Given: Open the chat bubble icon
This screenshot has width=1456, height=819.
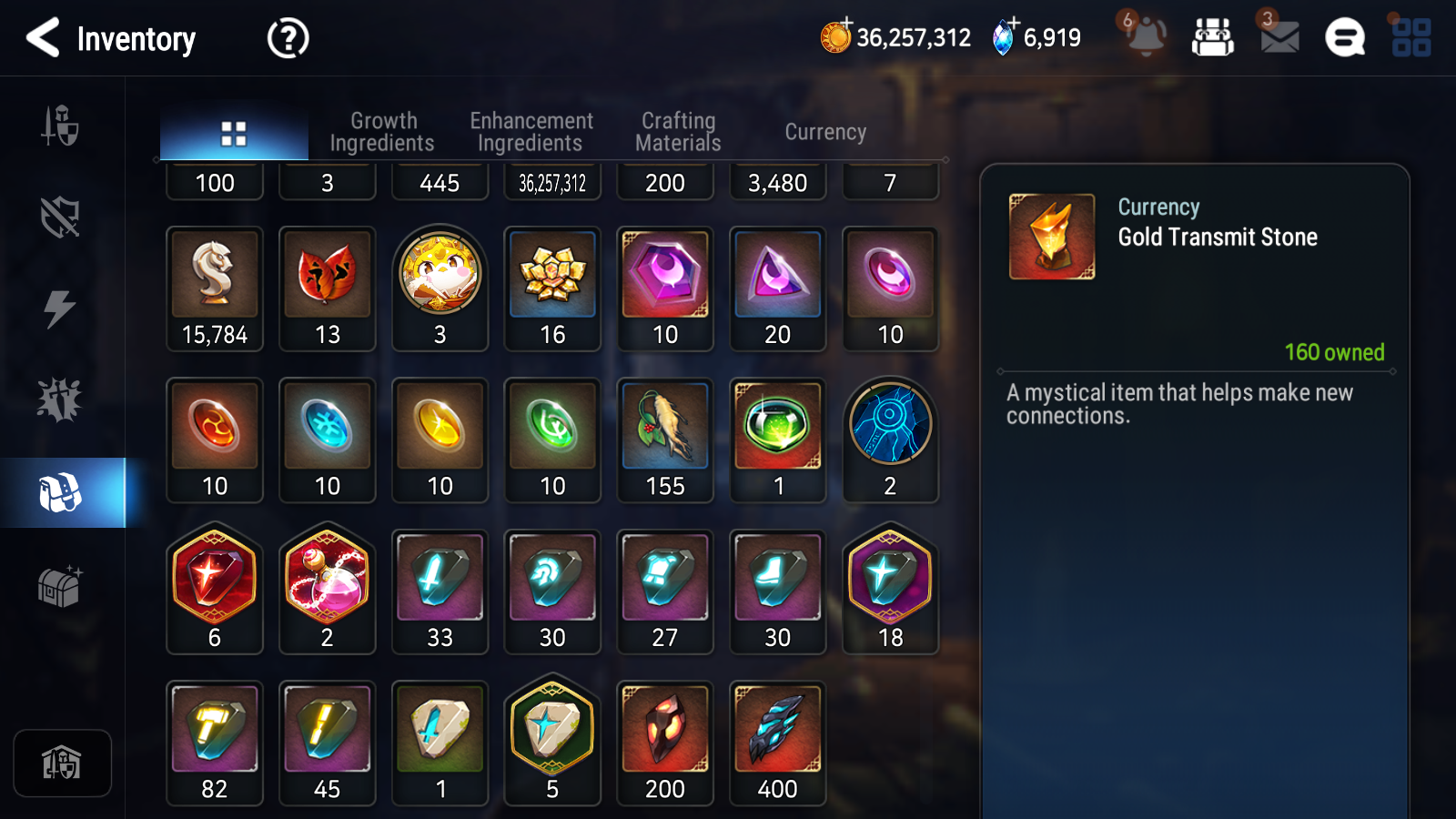Looking at the screenshot, I should tap(1345, 37).
